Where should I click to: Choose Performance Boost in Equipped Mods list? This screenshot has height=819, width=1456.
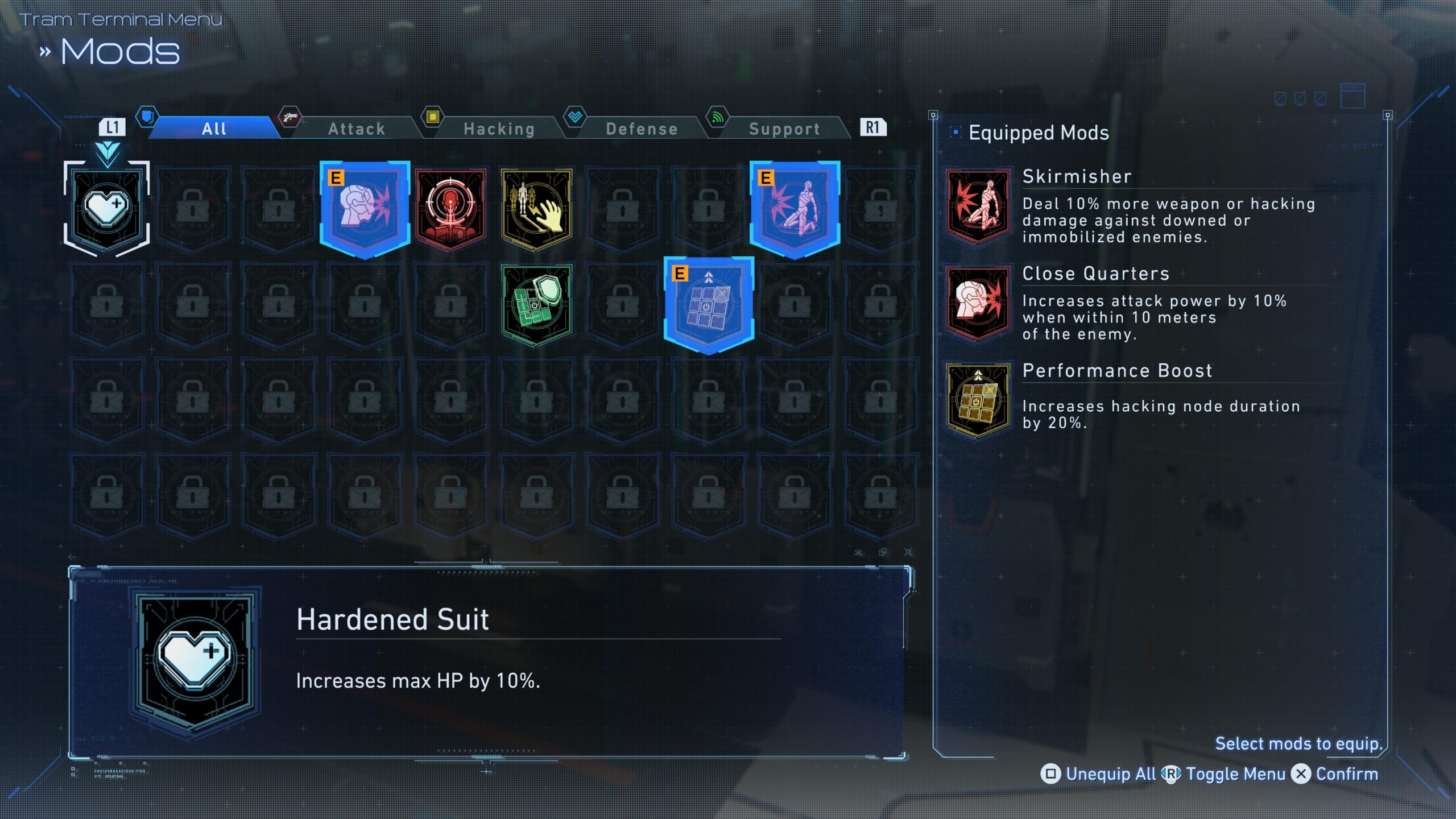click(x=1117, y=371)
